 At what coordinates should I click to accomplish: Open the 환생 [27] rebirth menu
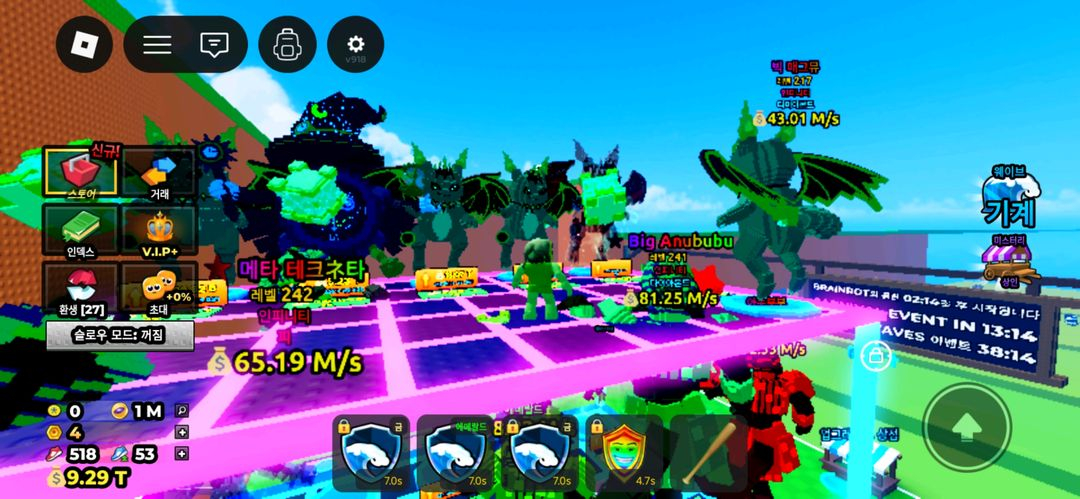80,287
